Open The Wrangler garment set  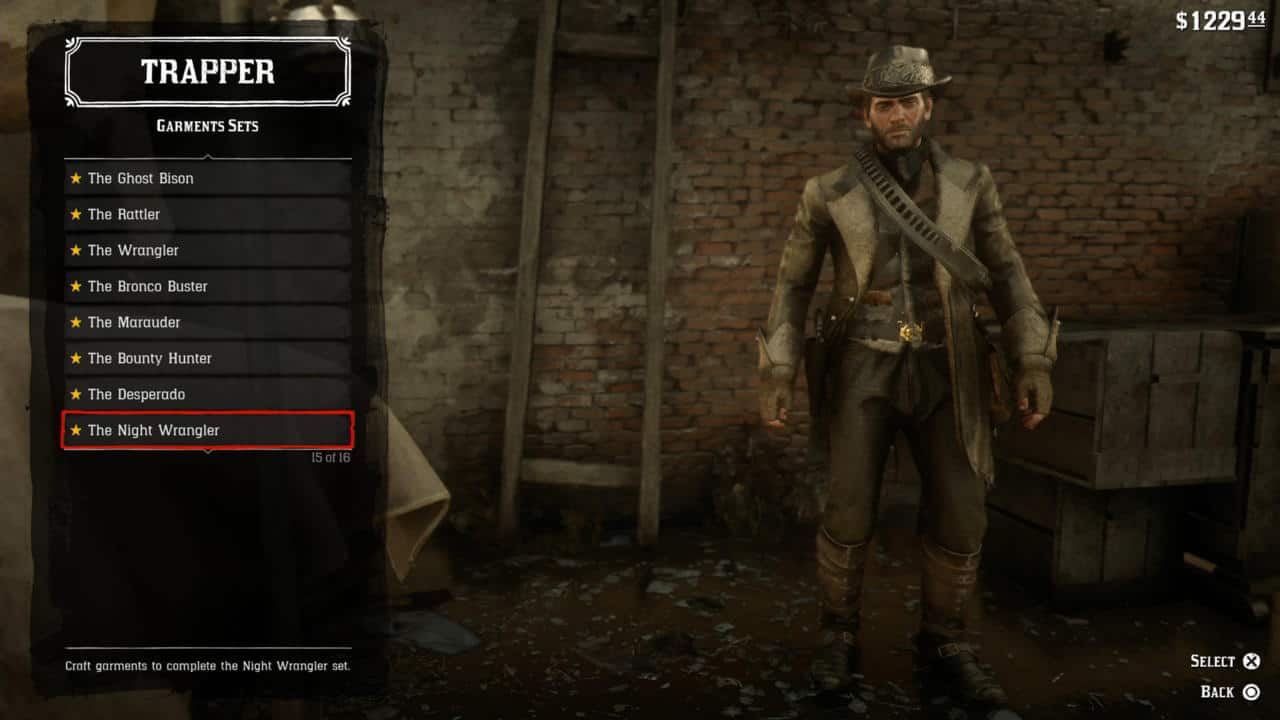208,250
